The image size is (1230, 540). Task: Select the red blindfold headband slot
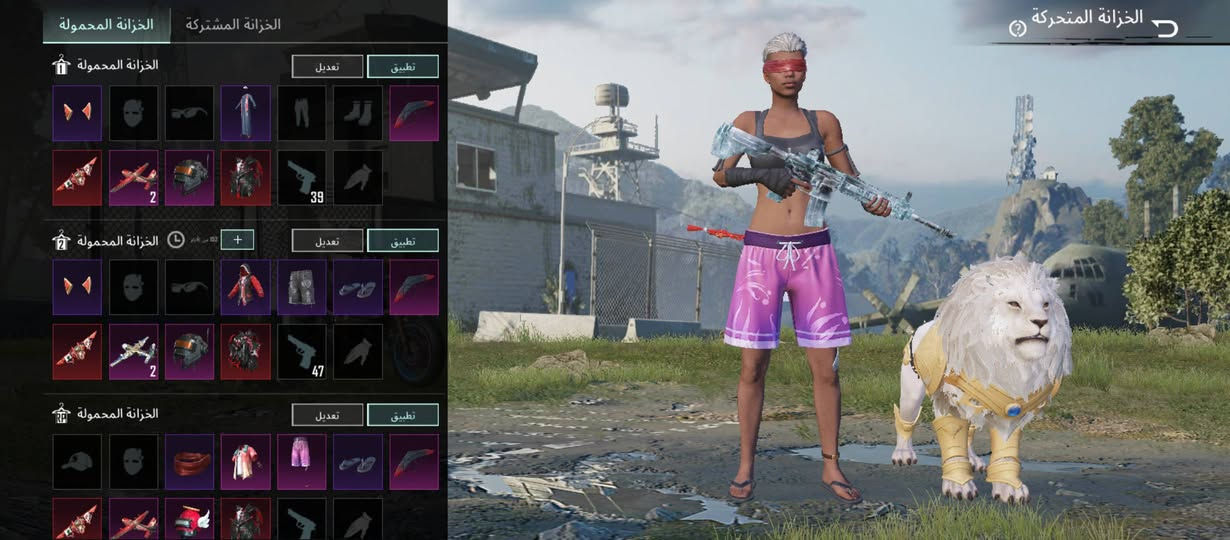pos(189,461)
